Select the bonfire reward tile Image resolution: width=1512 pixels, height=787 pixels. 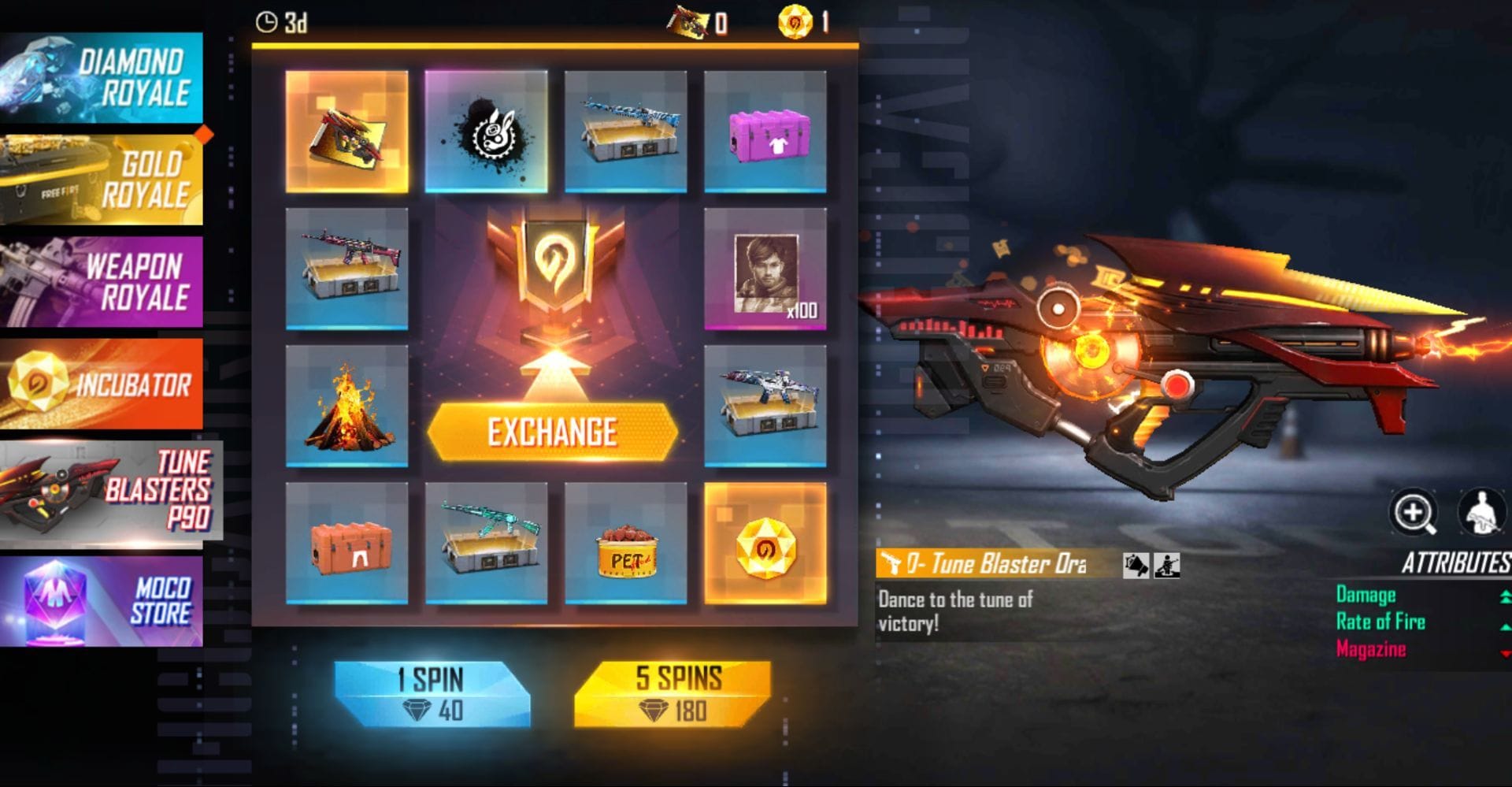pos(346,406)
